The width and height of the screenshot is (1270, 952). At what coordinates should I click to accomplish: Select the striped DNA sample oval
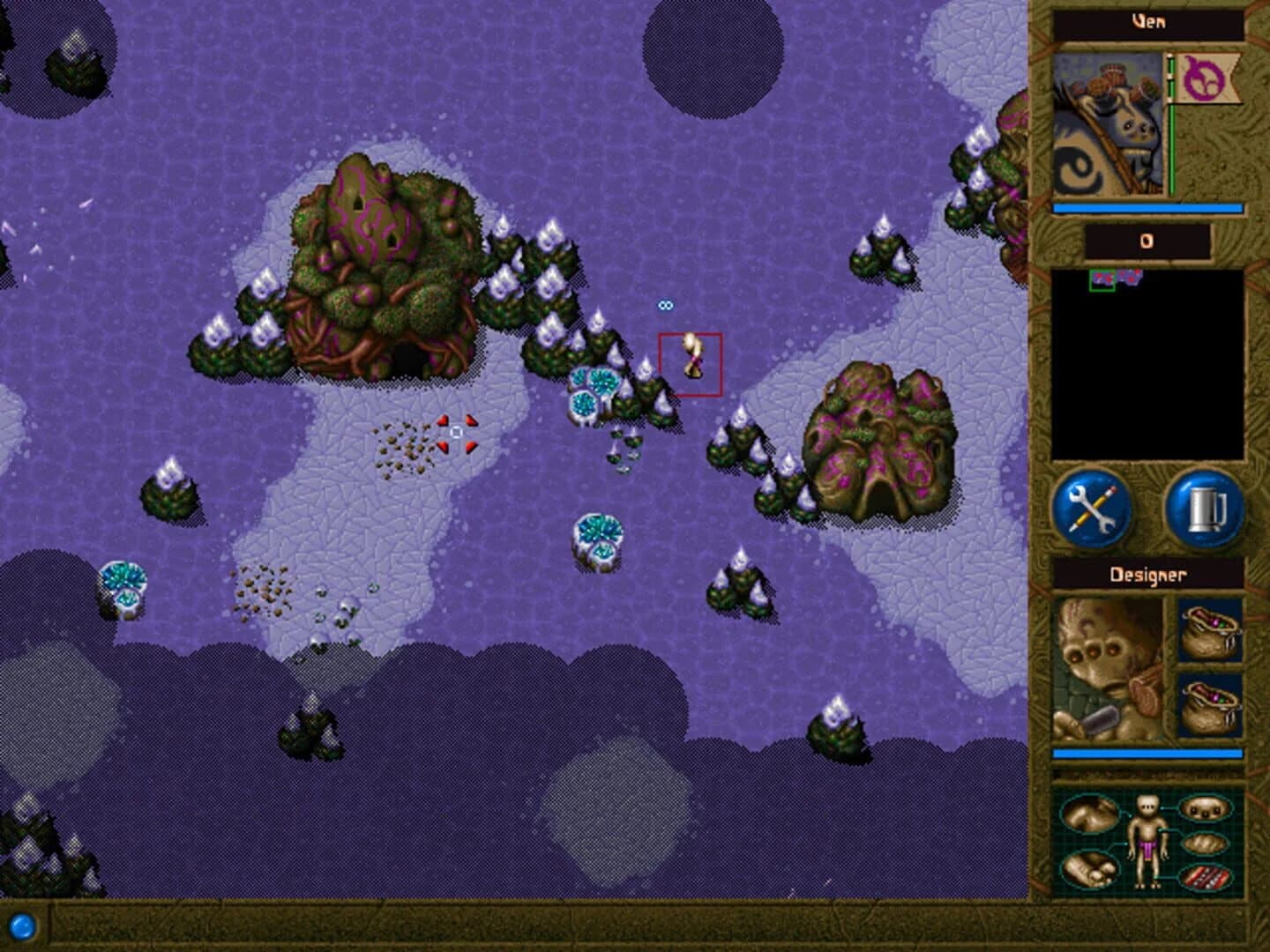[1204, 877]
